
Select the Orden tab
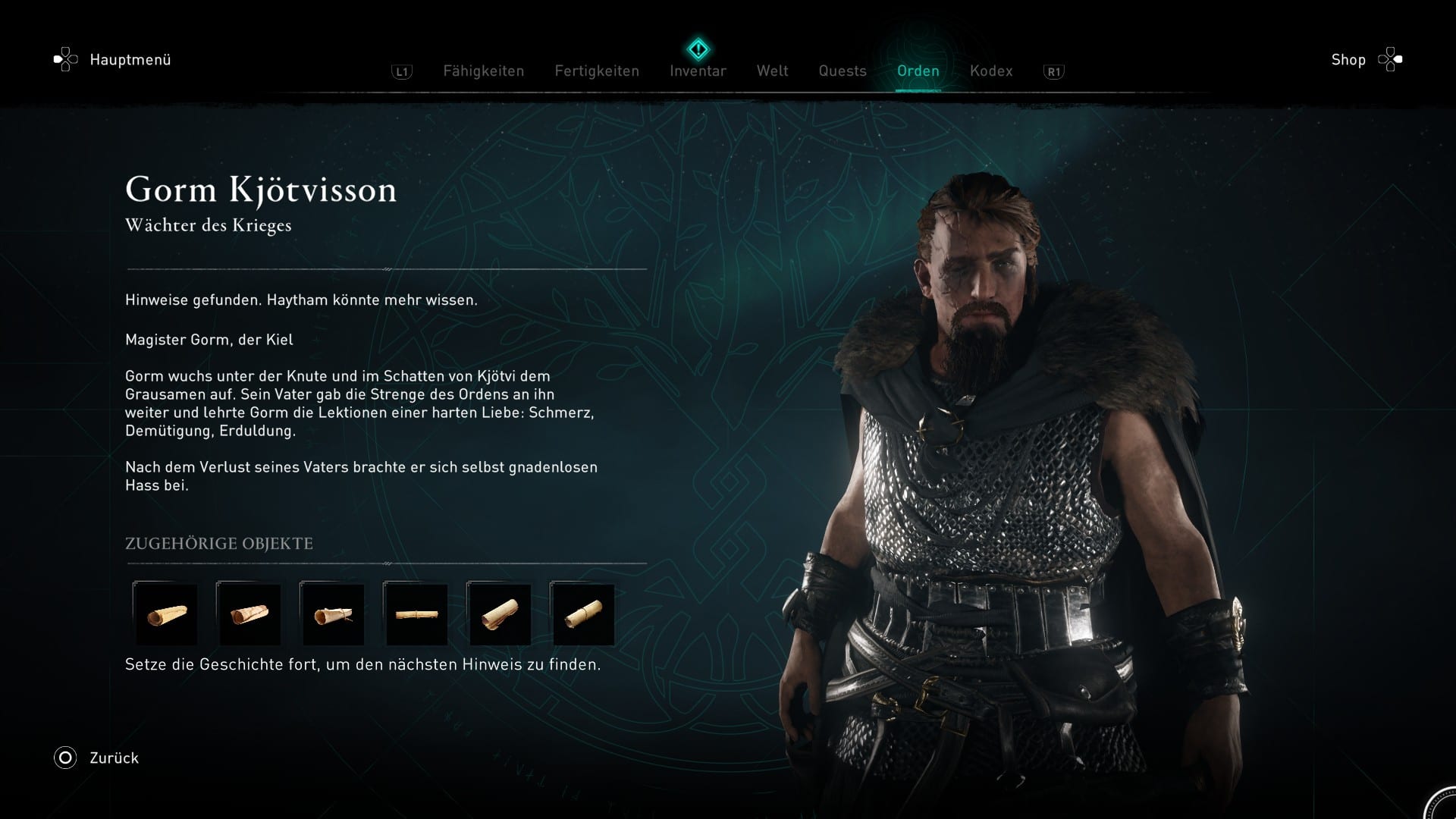(x=918, y=71)
